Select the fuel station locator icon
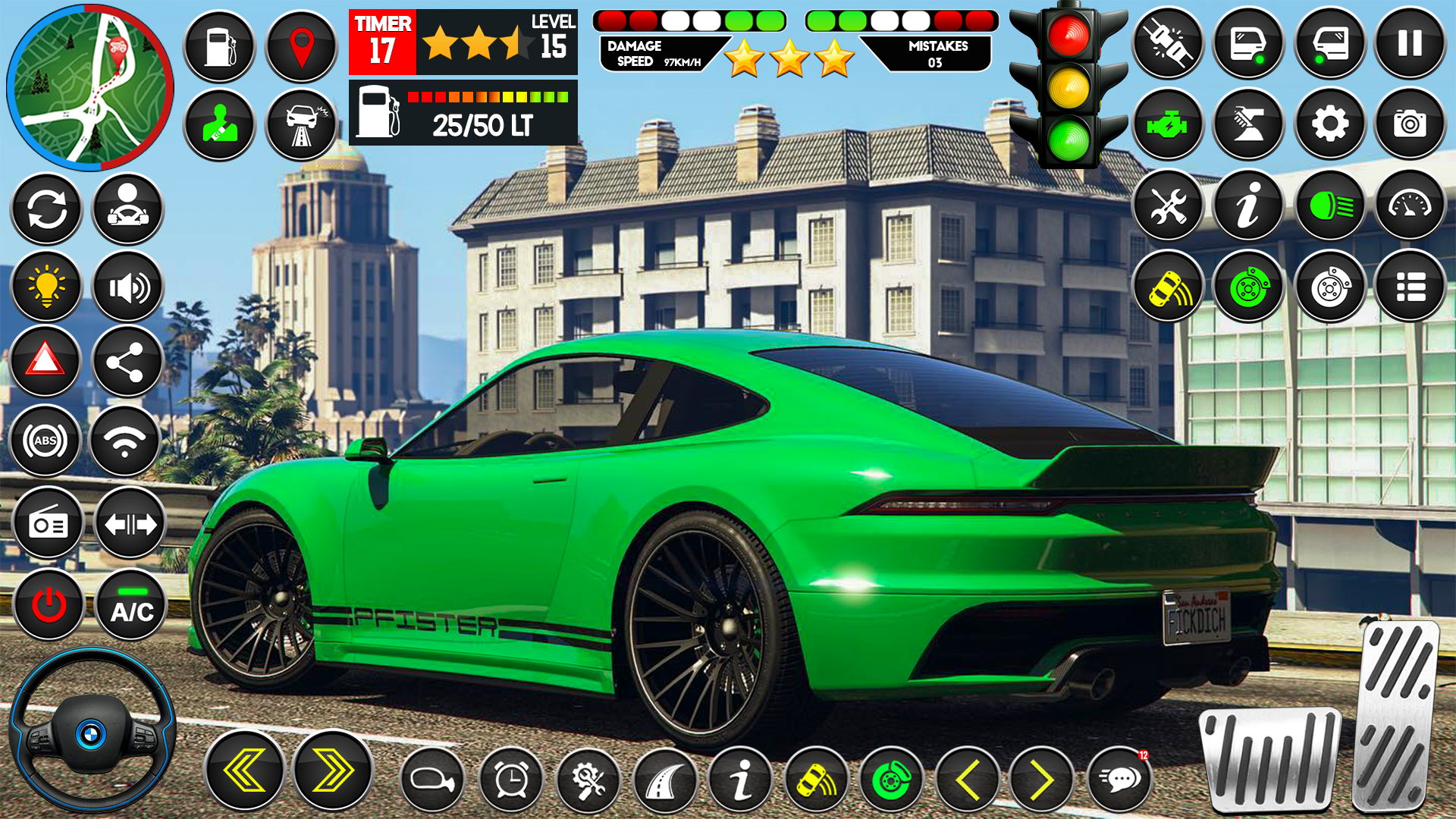1456x819 pixels. click(x=221, y=47)
